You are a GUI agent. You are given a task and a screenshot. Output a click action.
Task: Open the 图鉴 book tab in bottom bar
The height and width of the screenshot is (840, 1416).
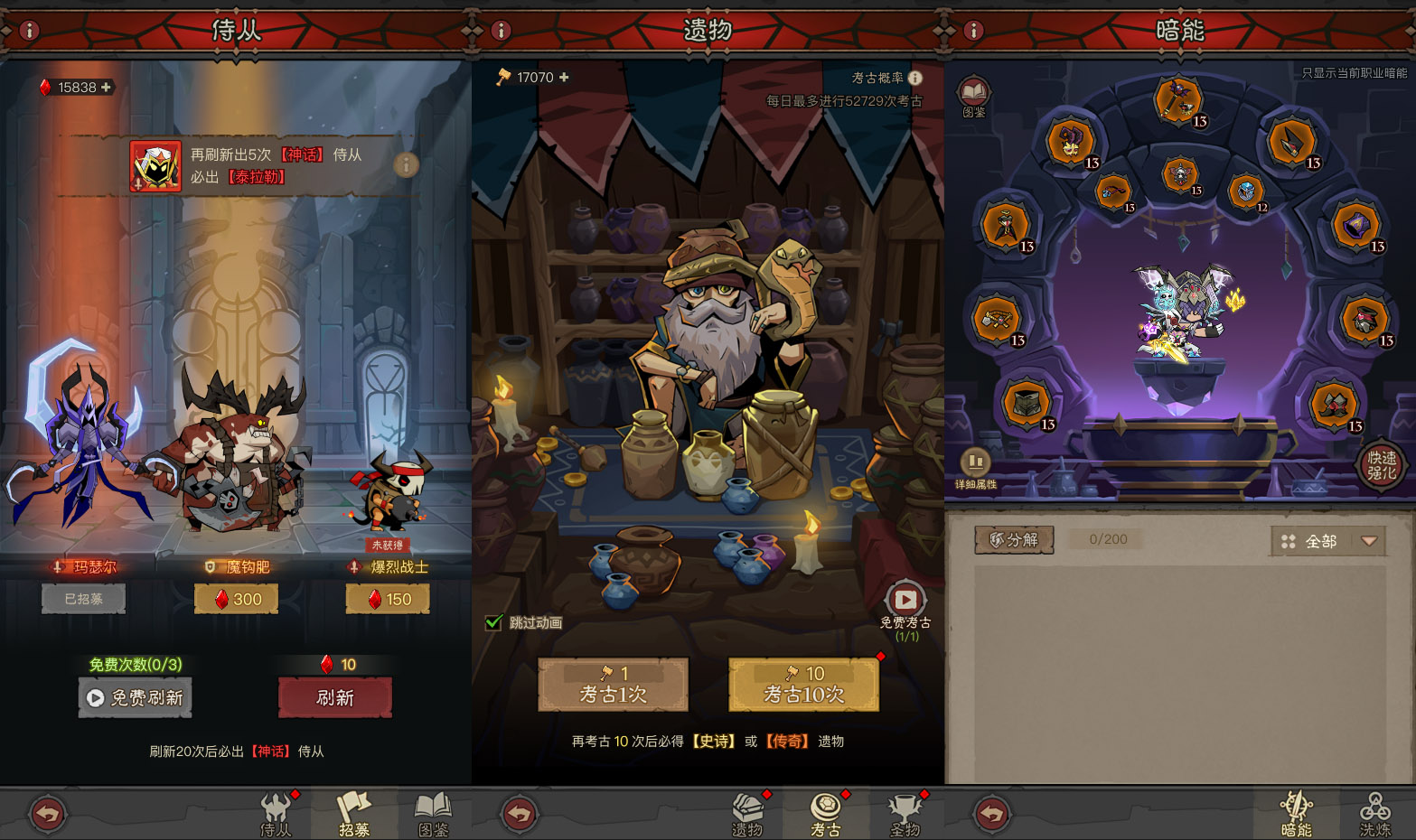[x=434, y=814]
